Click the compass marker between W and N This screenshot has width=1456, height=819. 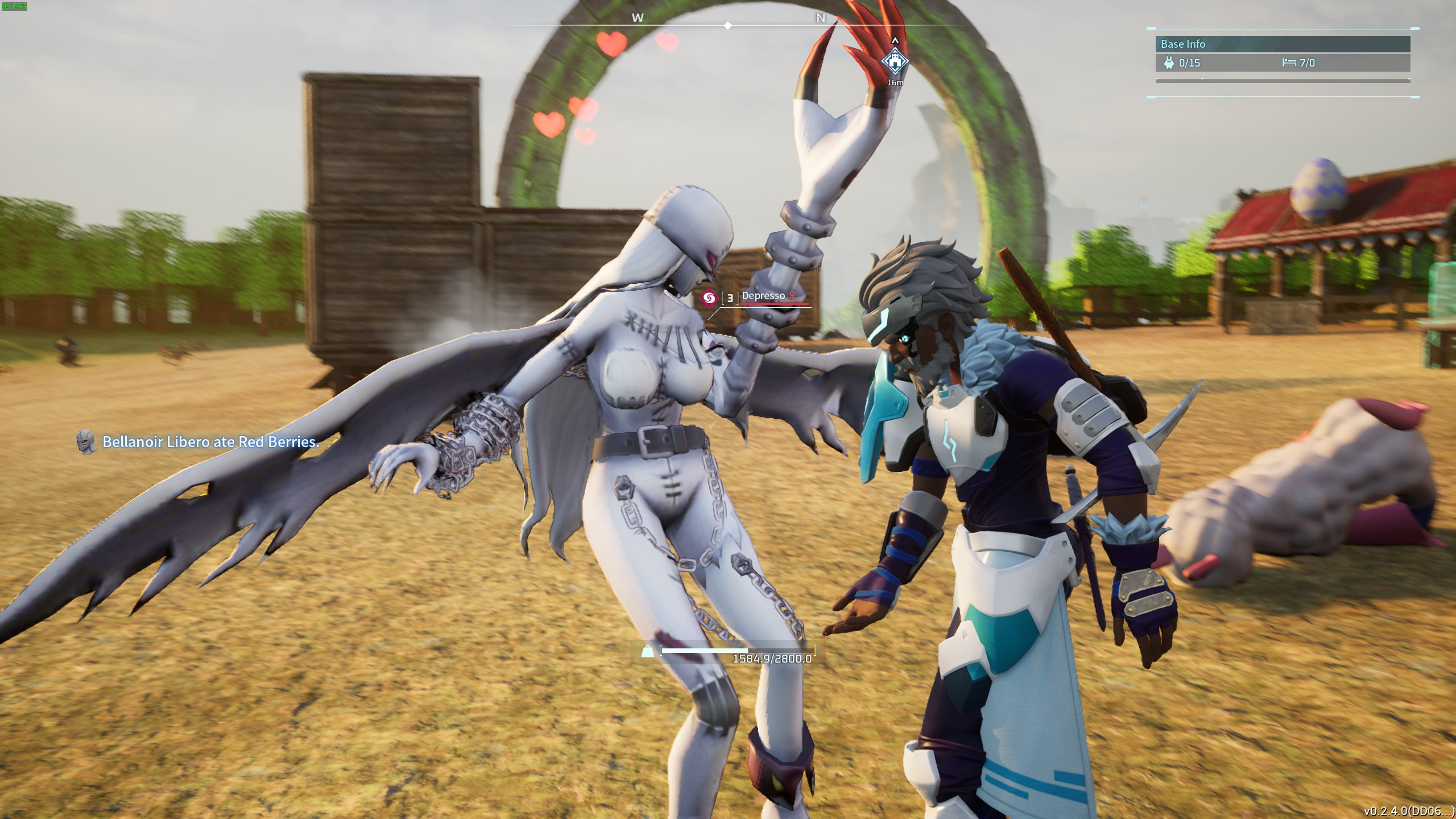(727, 25)
